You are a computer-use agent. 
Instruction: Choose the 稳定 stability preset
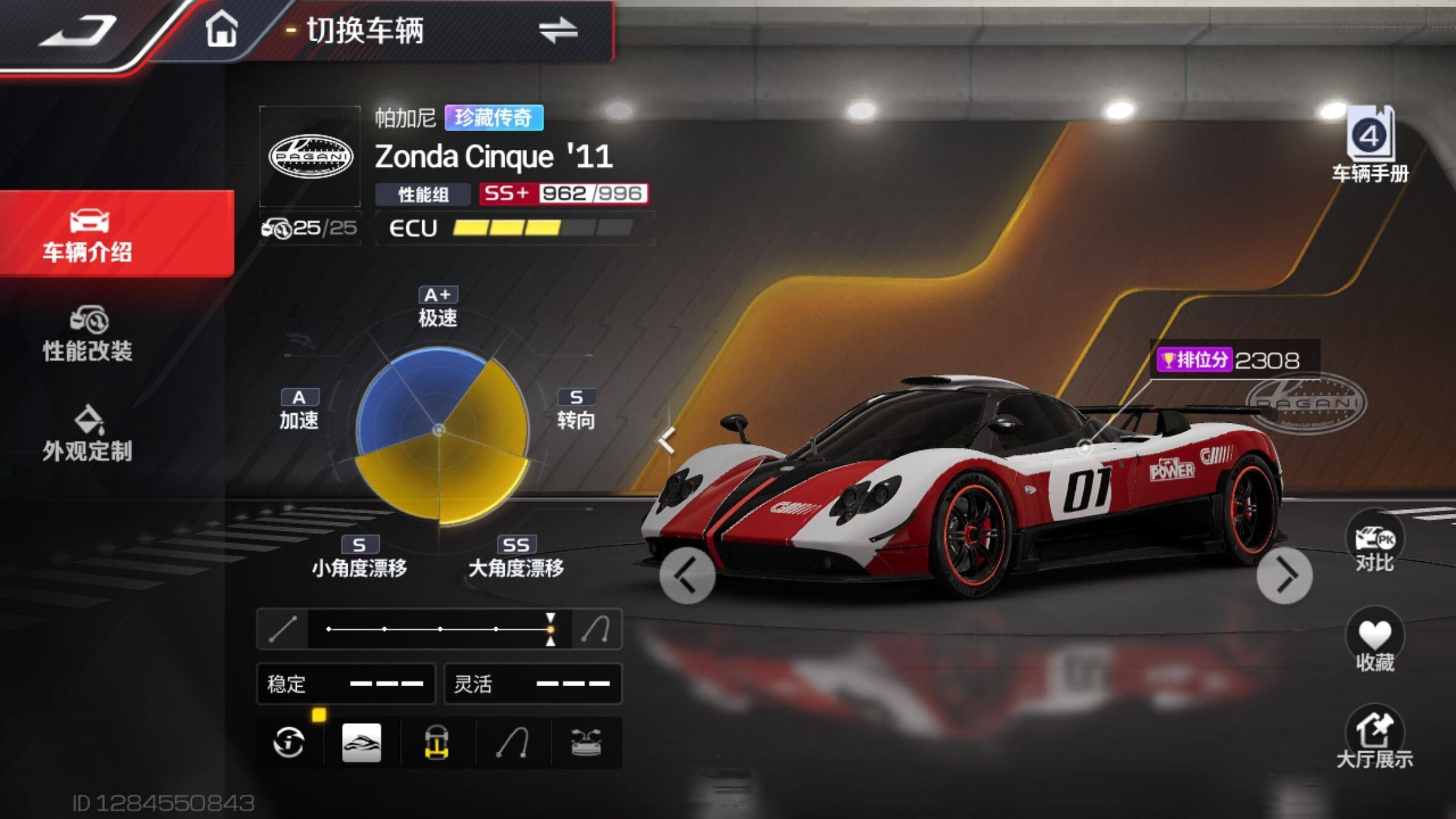[x=346, y=684]
